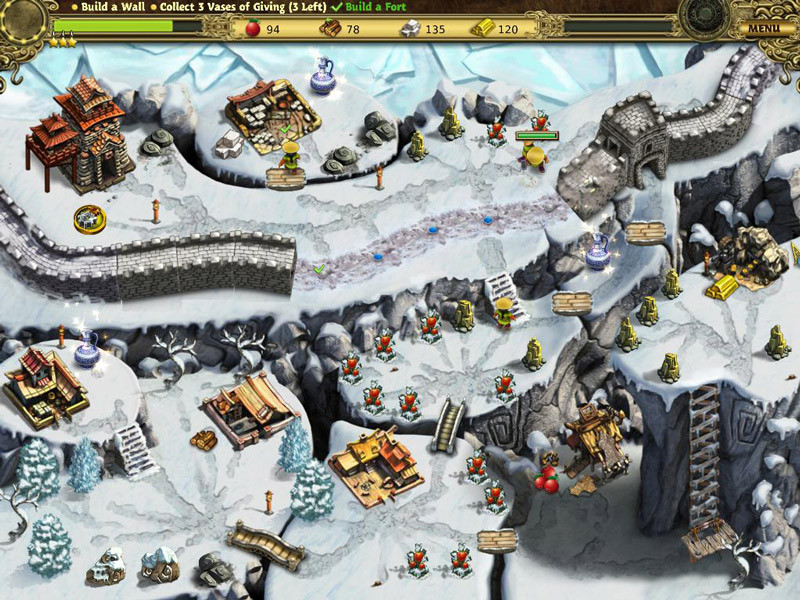800x600 pixels.
Task: Select the "Build a Wall" objective
Action: point(112,7)
